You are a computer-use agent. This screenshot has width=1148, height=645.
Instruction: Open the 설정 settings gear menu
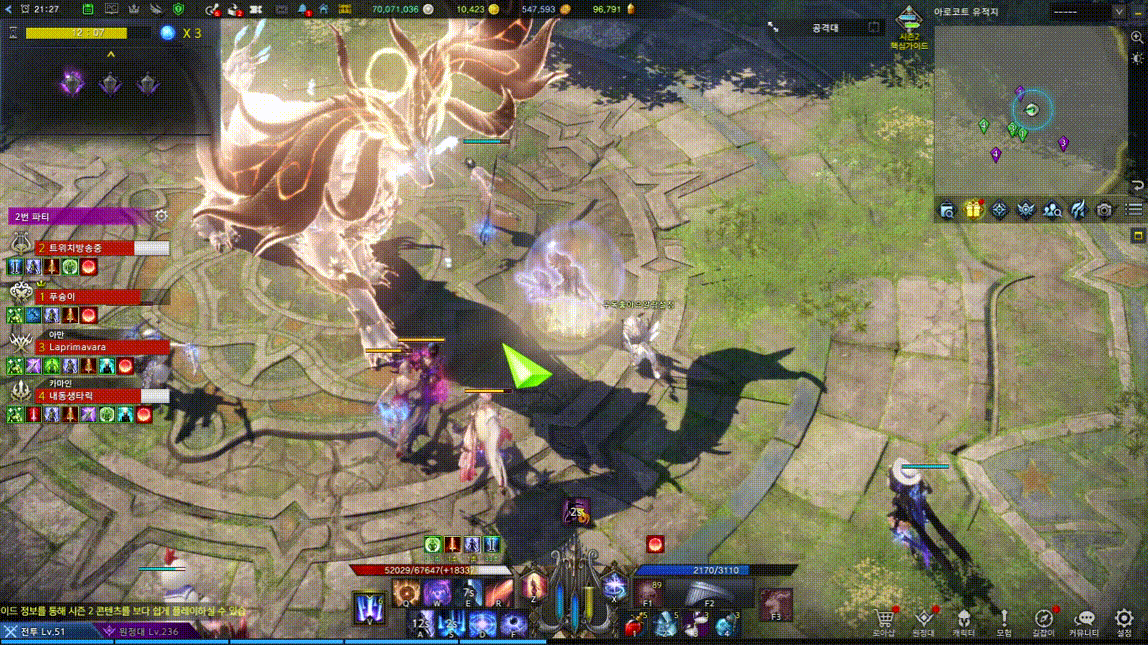(x=1124, y=620)
